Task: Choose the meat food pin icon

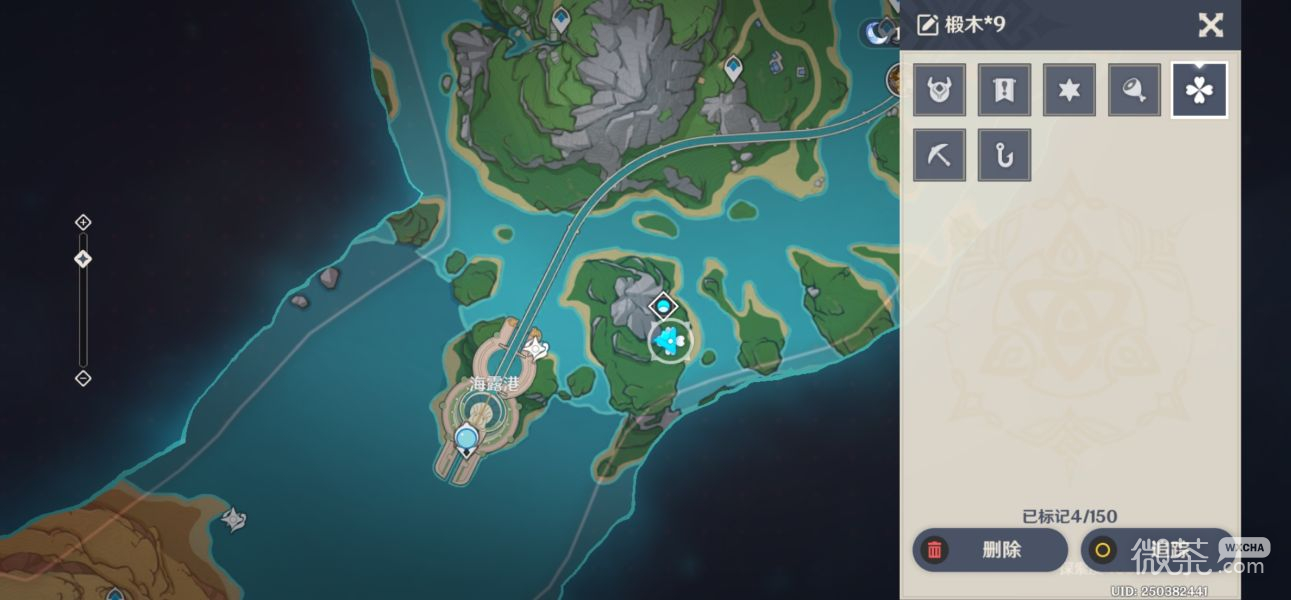Action: pyautogui.click(x=1134, y=90)
